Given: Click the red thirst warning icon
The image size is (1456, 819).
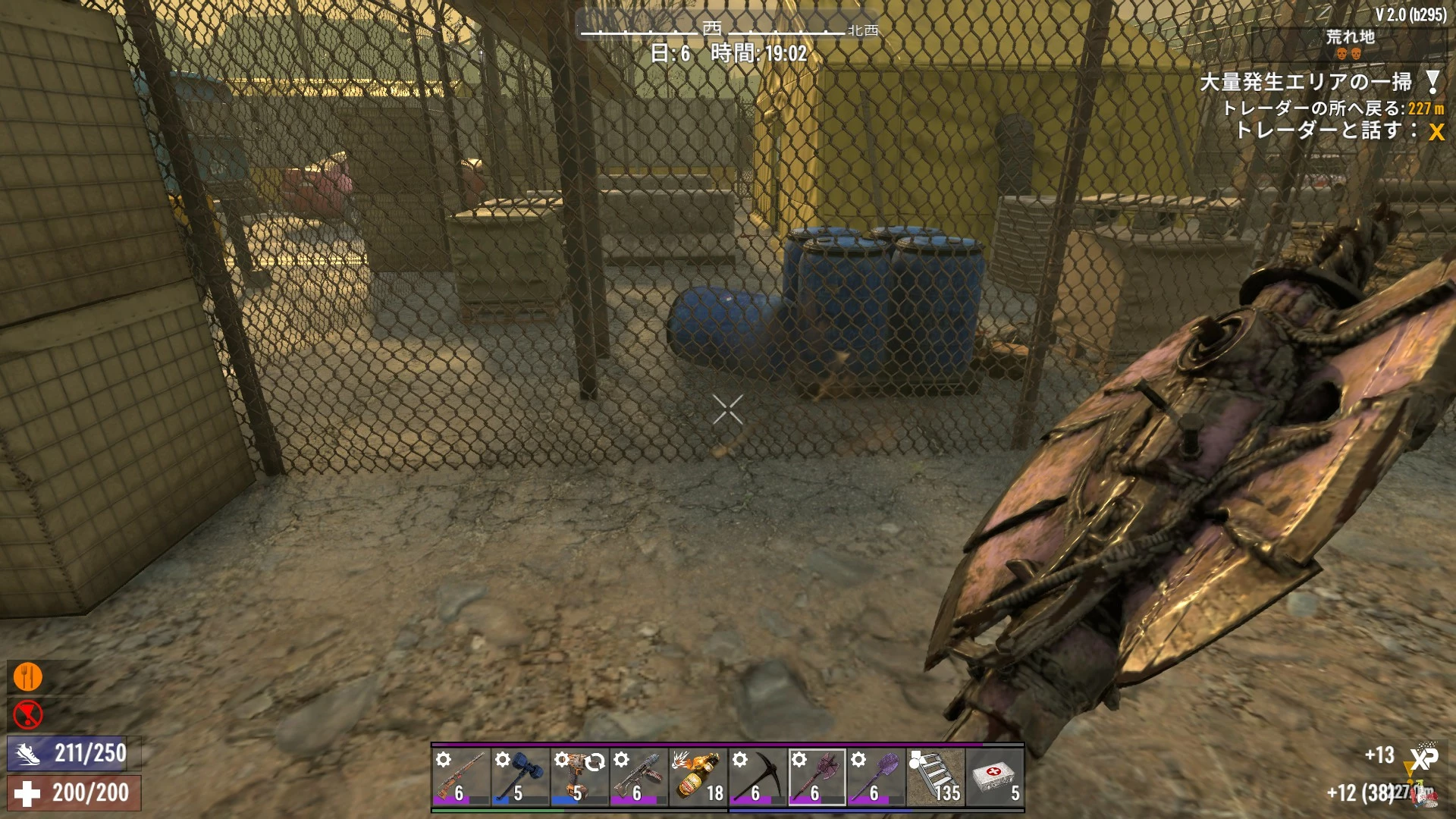Looking at the screenshot, I should click(x=28, y=714).
